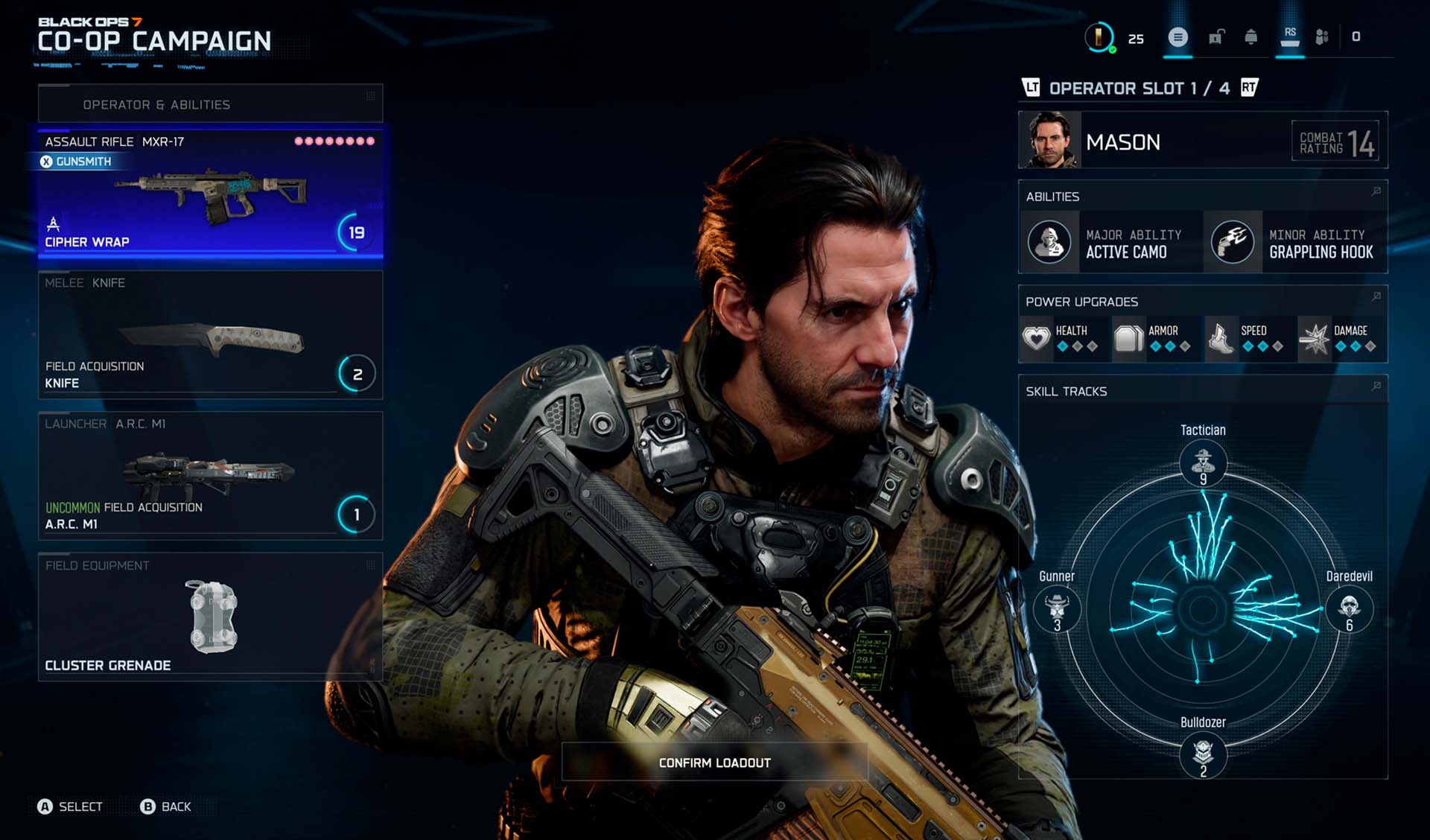Select the MXR-17 assault rifle slot
The image size is (1430, 840).
click(x=211, y=192)
